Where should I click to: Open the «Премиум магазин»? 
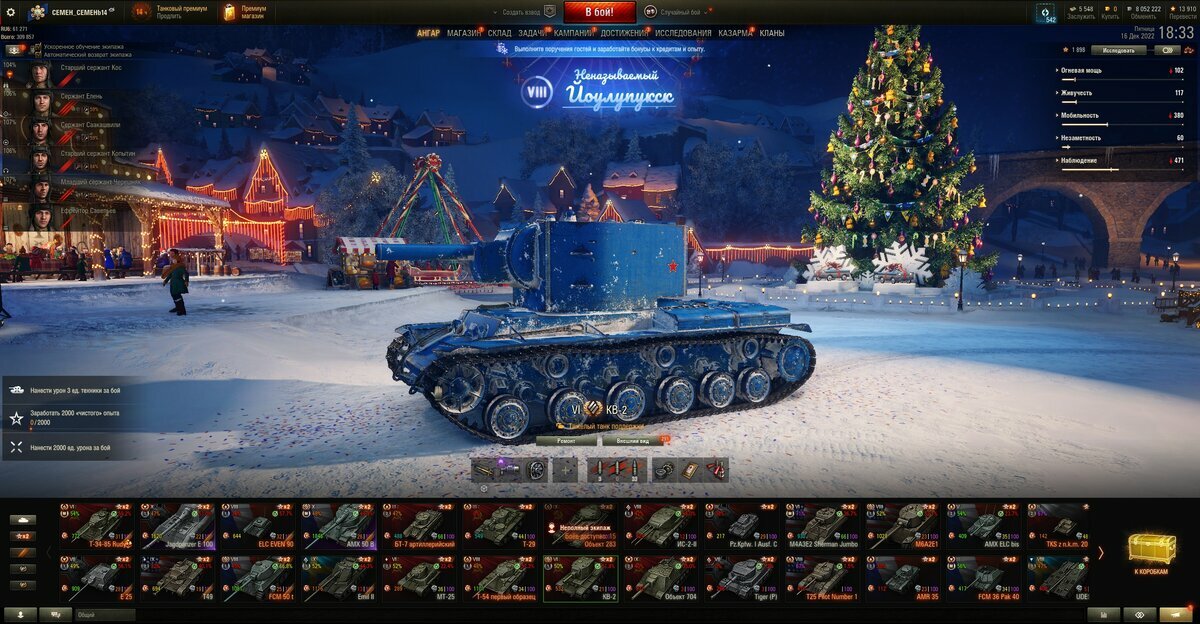pyautogui.click(x=243, y=12)
